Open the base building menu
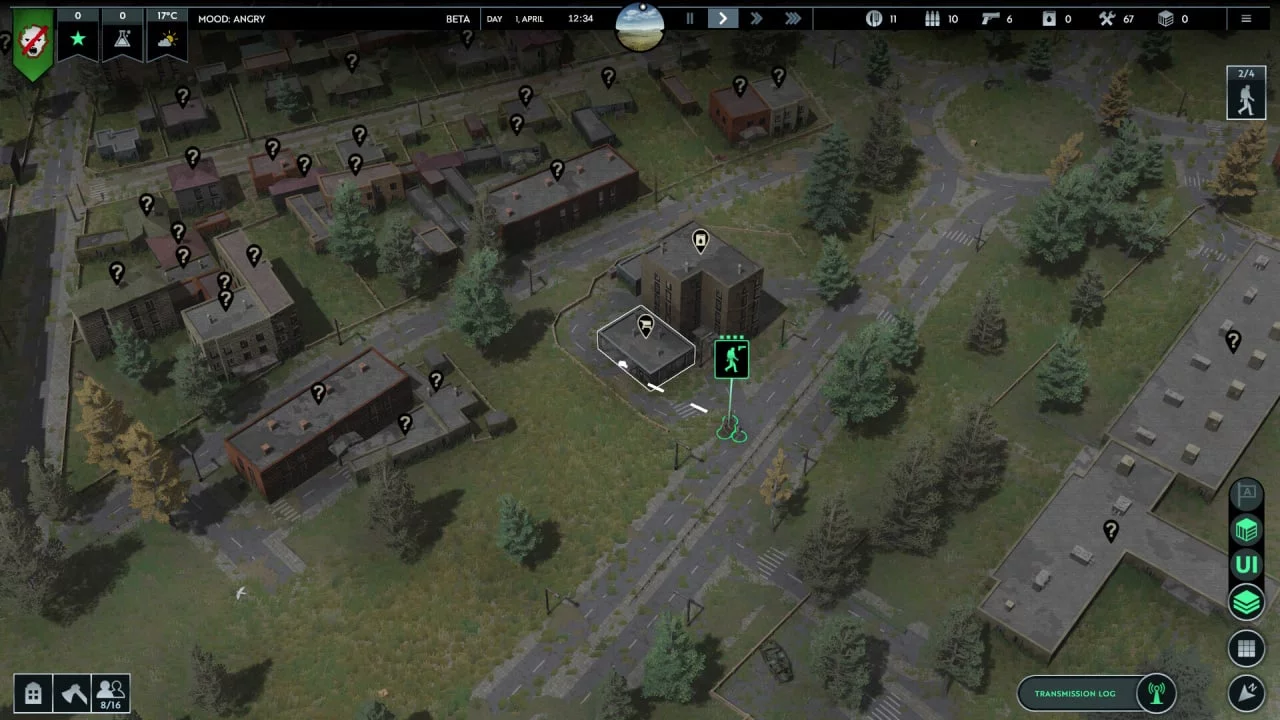 coord(32,692)
